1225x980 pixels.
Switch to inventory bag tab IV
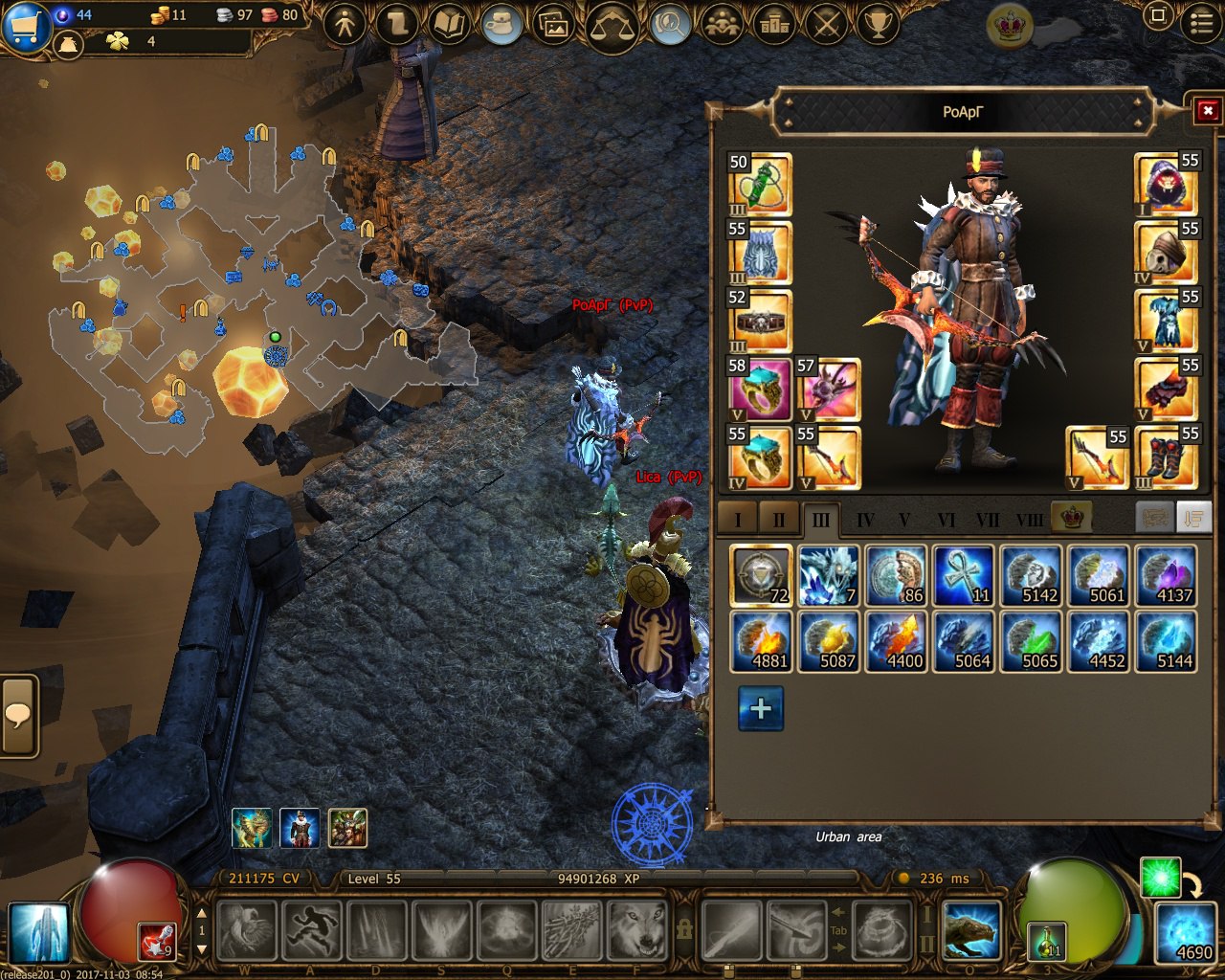[x=865, y=521]
